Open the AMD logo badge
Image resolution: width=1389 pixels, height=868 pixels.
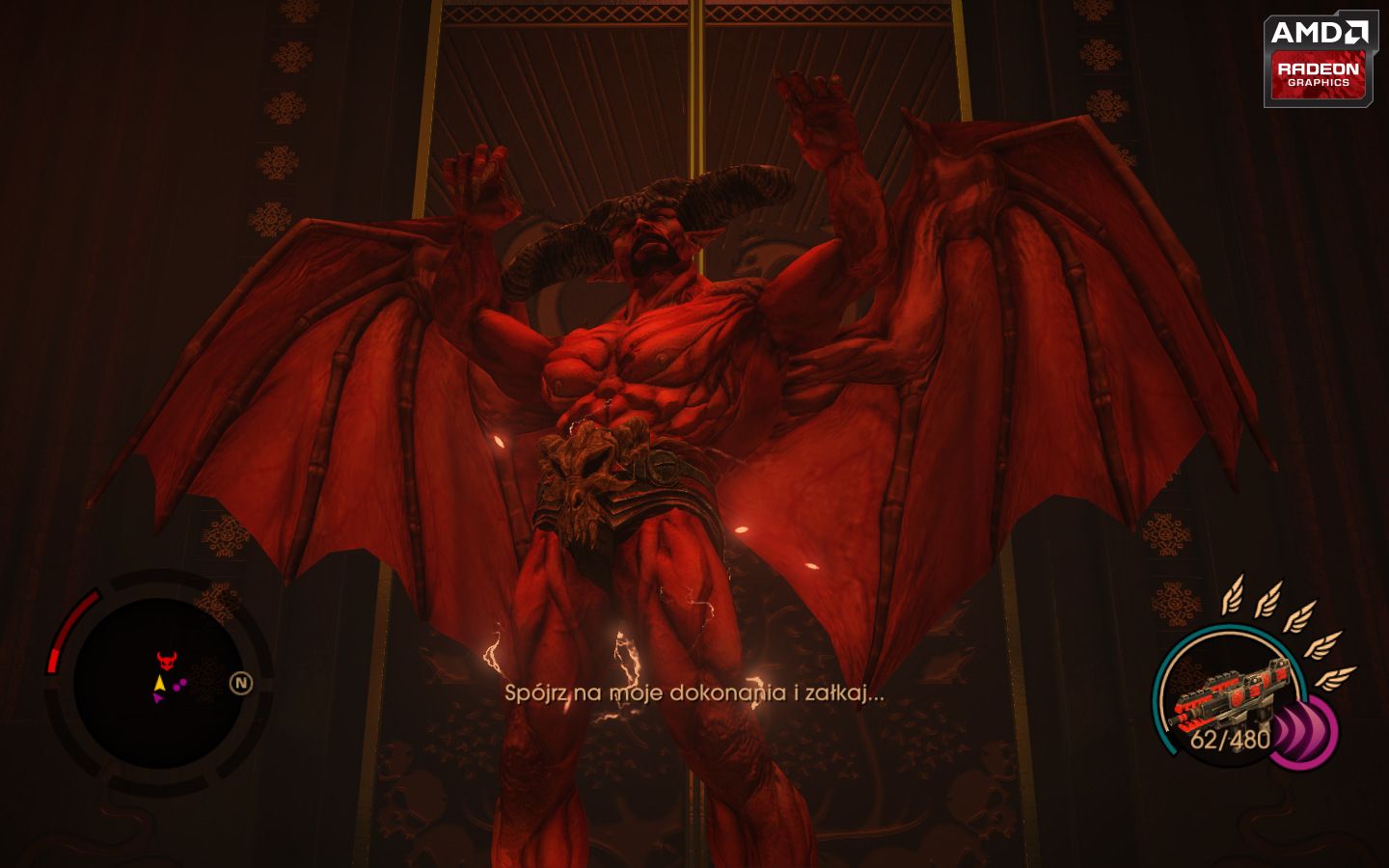coord(1320,31)
